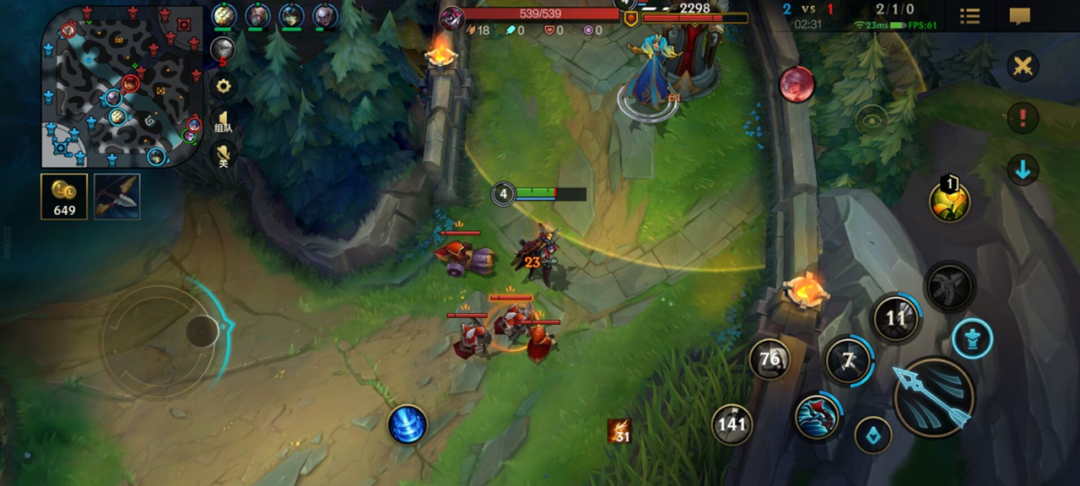1080x486 pixels.
Task: Send the red exclamation danger ping
Action: 1022,118
